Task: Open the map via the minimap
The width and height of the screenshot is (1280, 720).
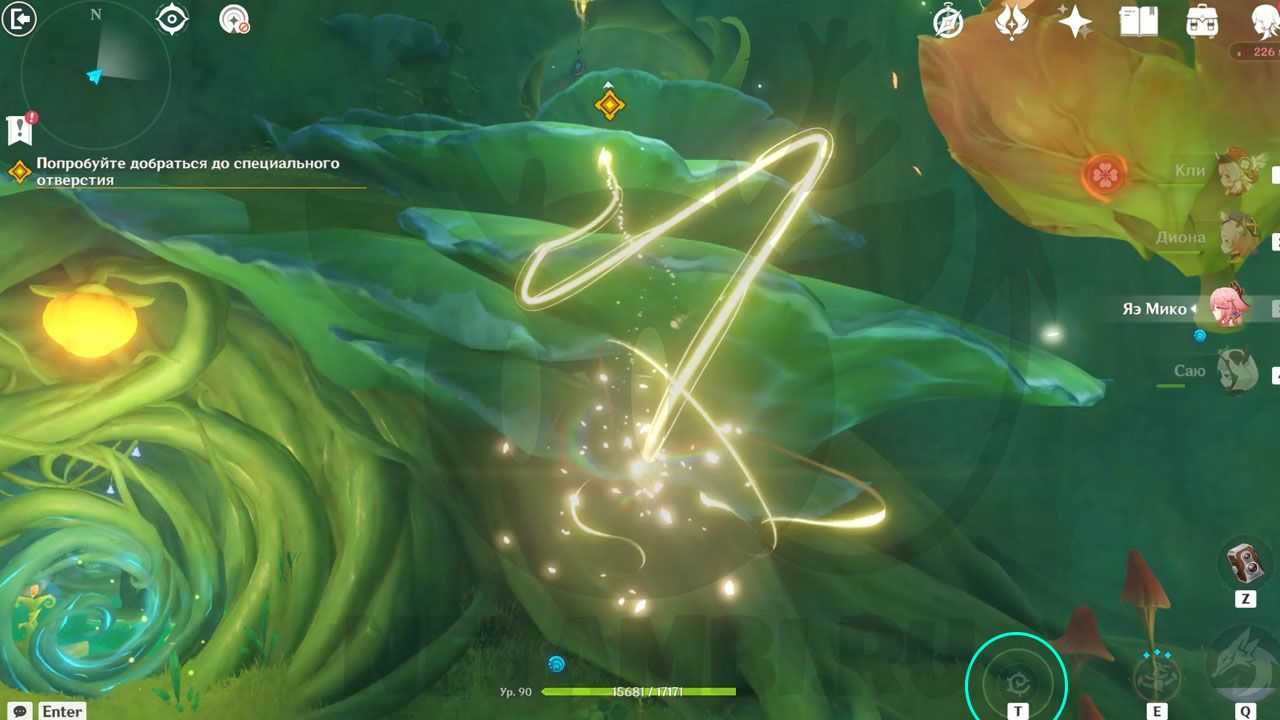Action: coord(96,73)
